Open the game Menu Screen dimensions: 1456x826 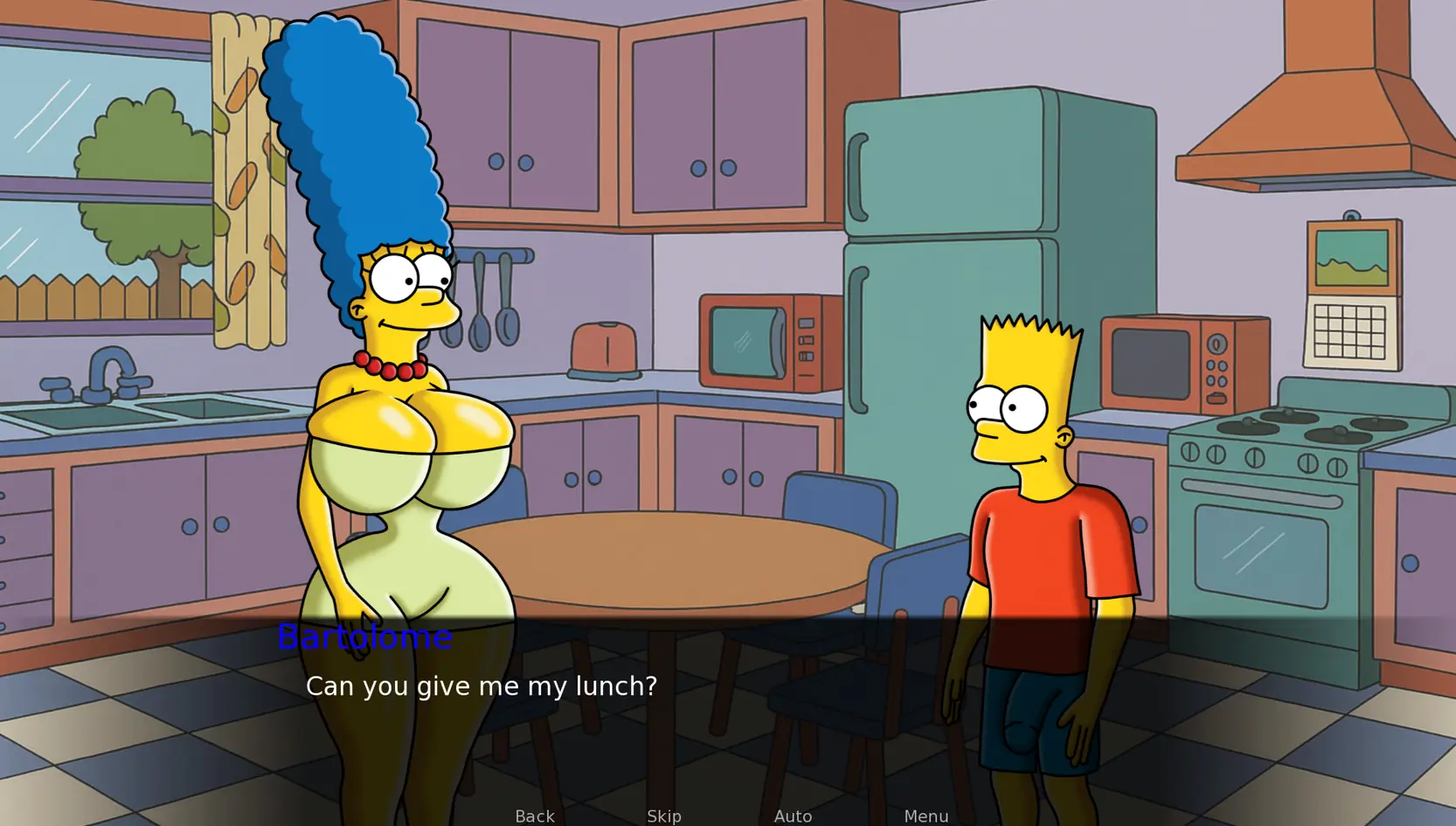tap(926, 816)
